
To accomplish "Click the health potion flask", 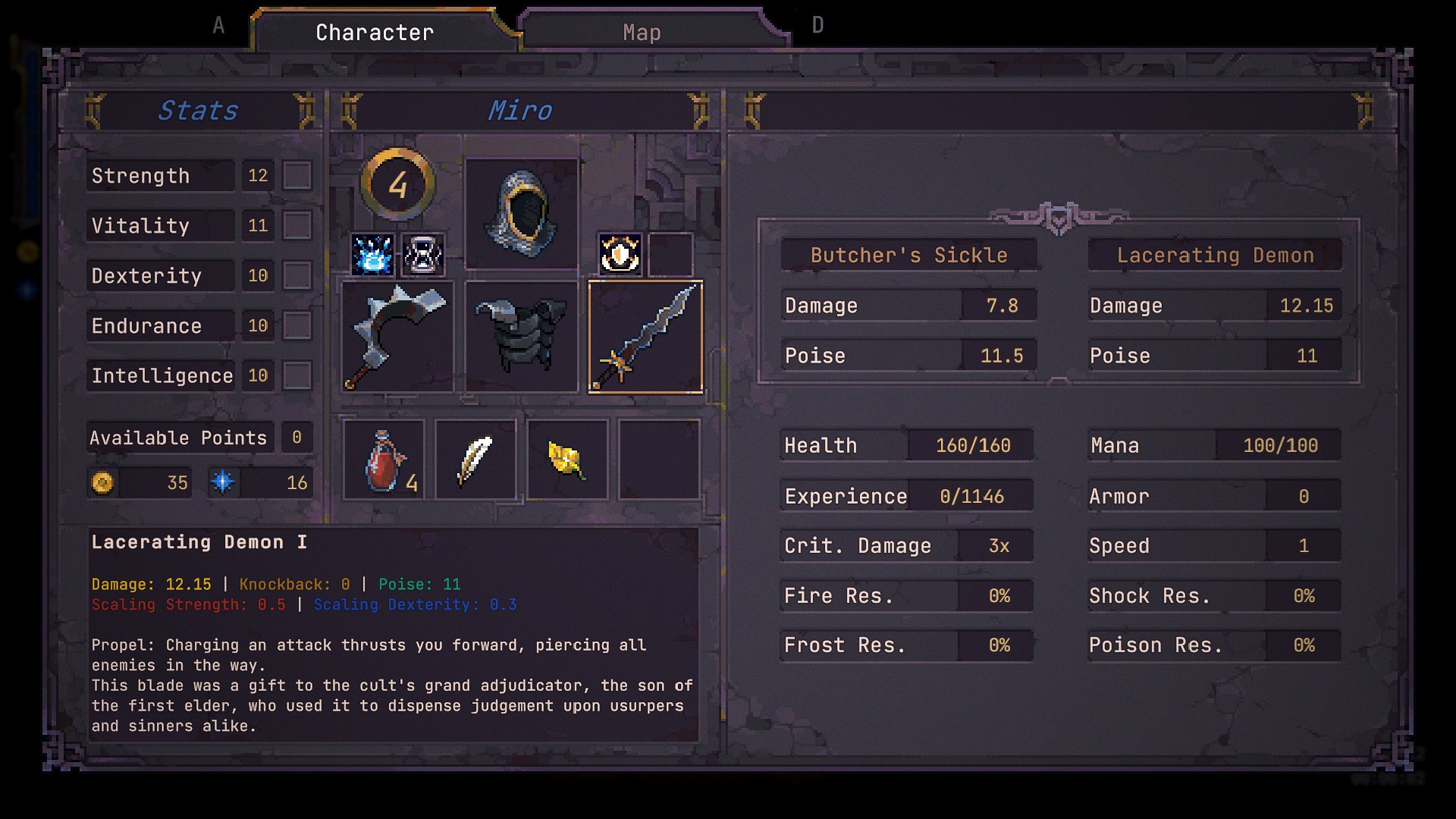I will pos(385,459).
